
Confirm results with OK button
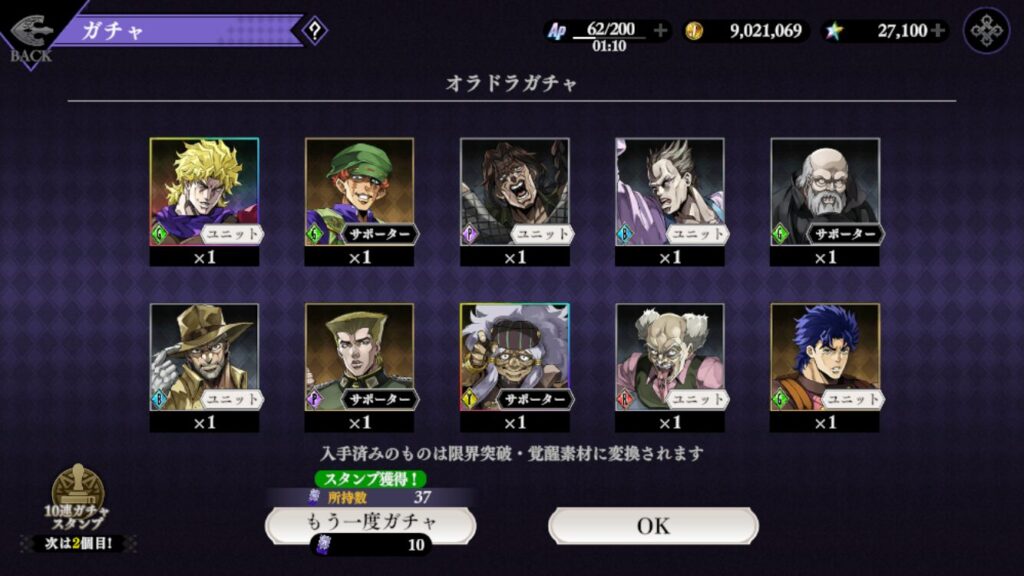tap(653, 525)
